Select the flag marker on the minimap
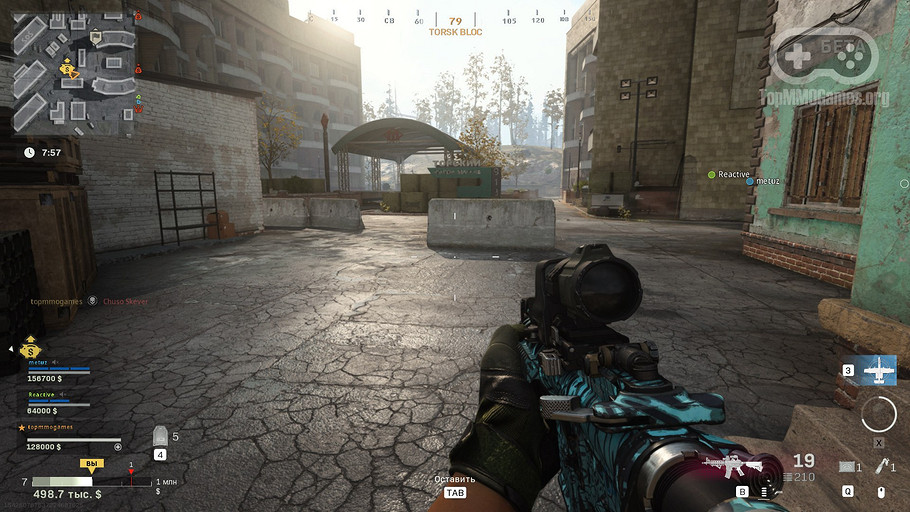This screenshot has width=910, height=512. tap(96, 37)
